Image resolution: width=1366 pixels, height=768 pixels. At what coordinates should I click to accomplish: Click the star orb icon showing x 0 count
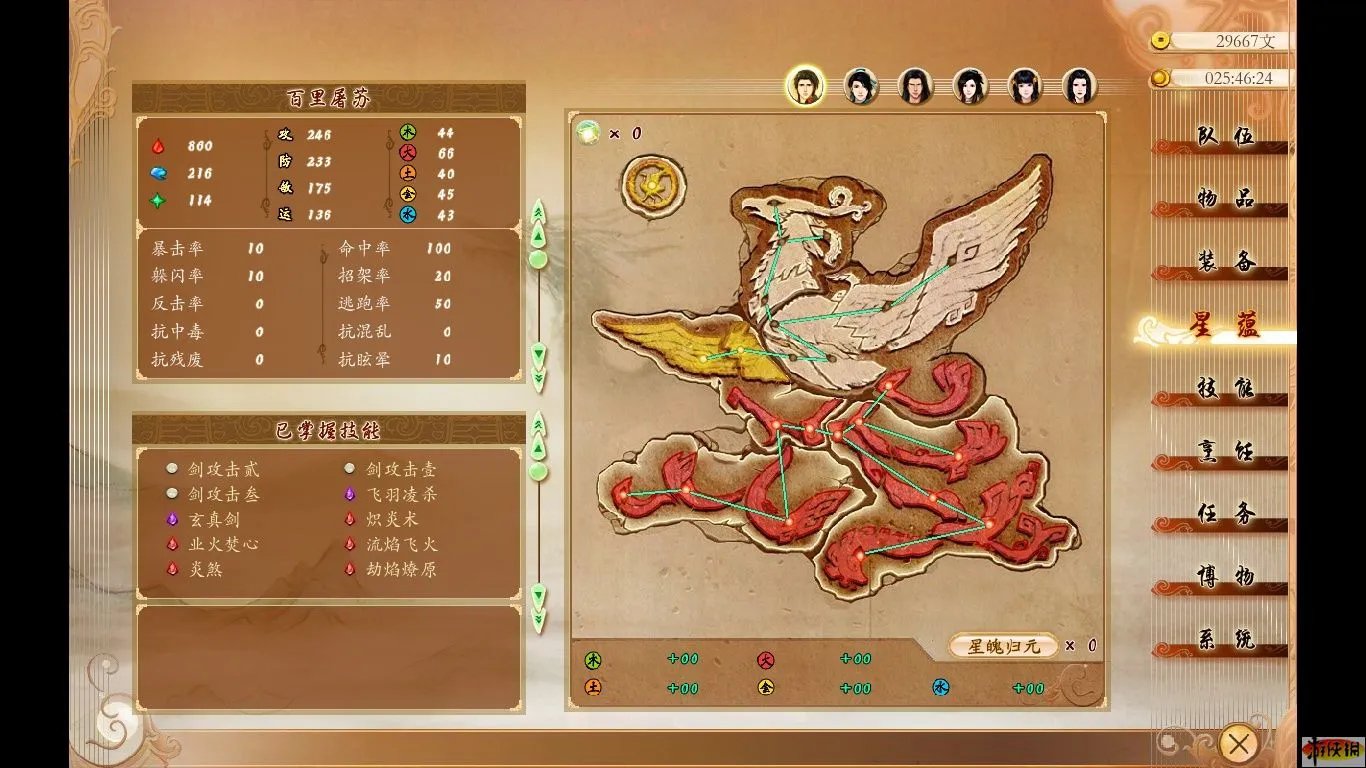click(x=588, y=131)
